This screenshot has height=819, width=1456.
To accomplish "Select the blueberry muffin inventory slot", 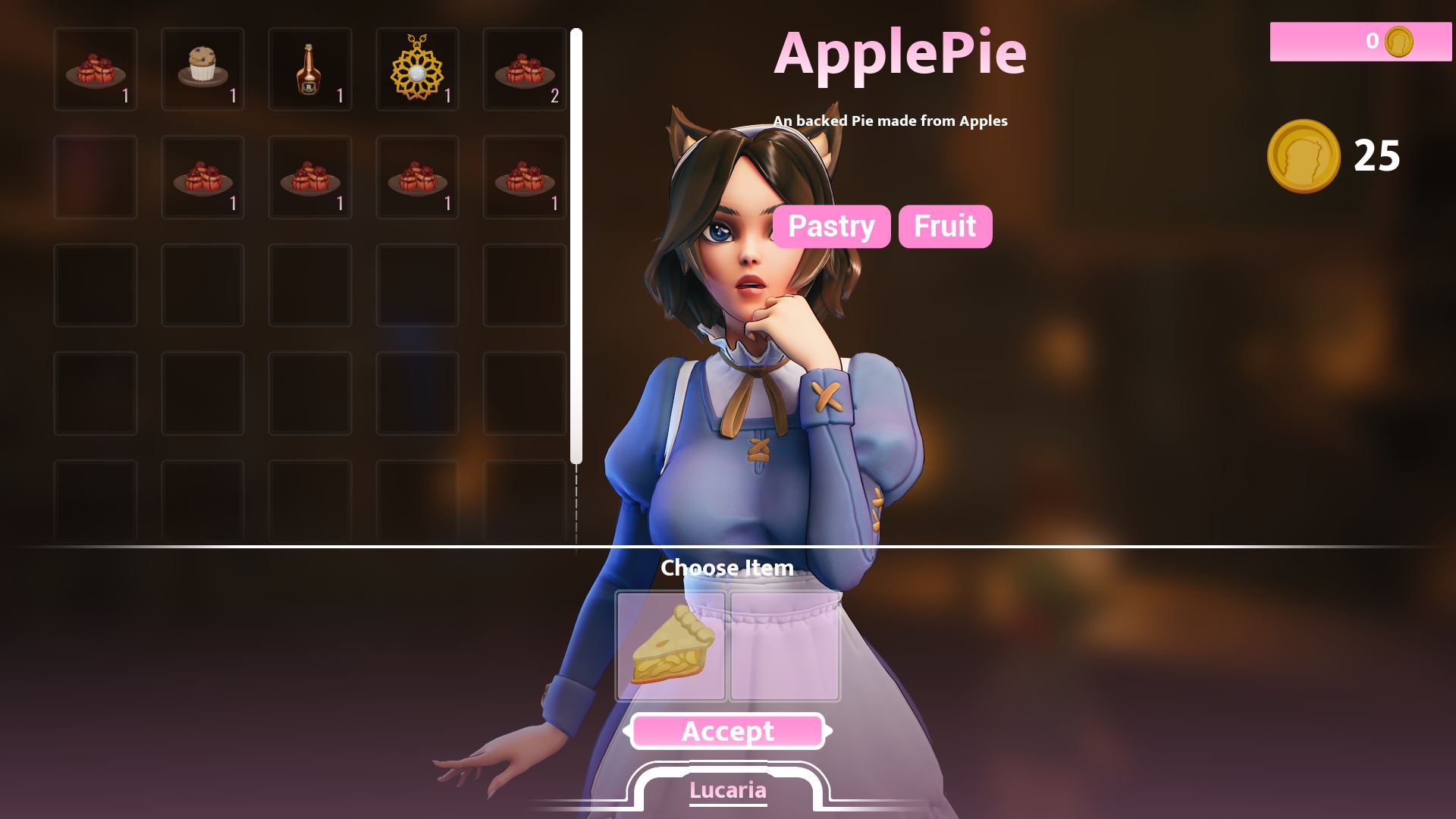I will point(202,69).
